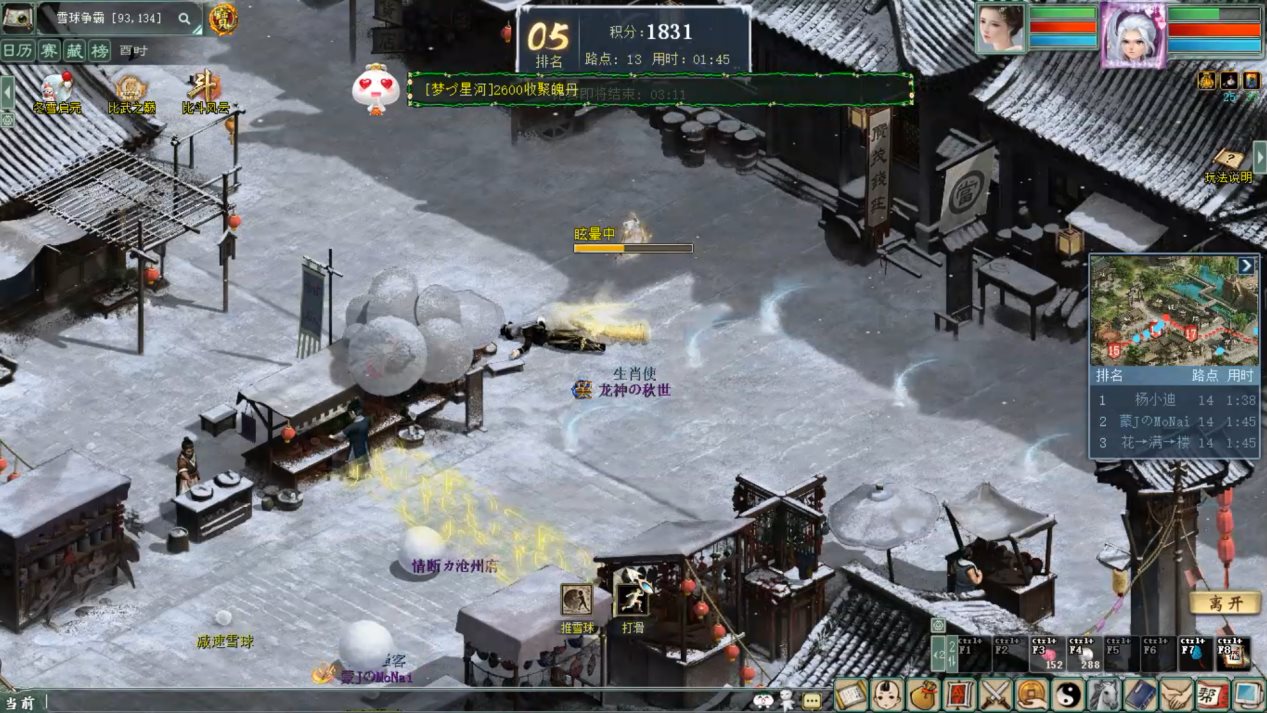Click the minimap in the ranking panel
Viewport: 1267px width, 713px height.
click(1172, 312)
